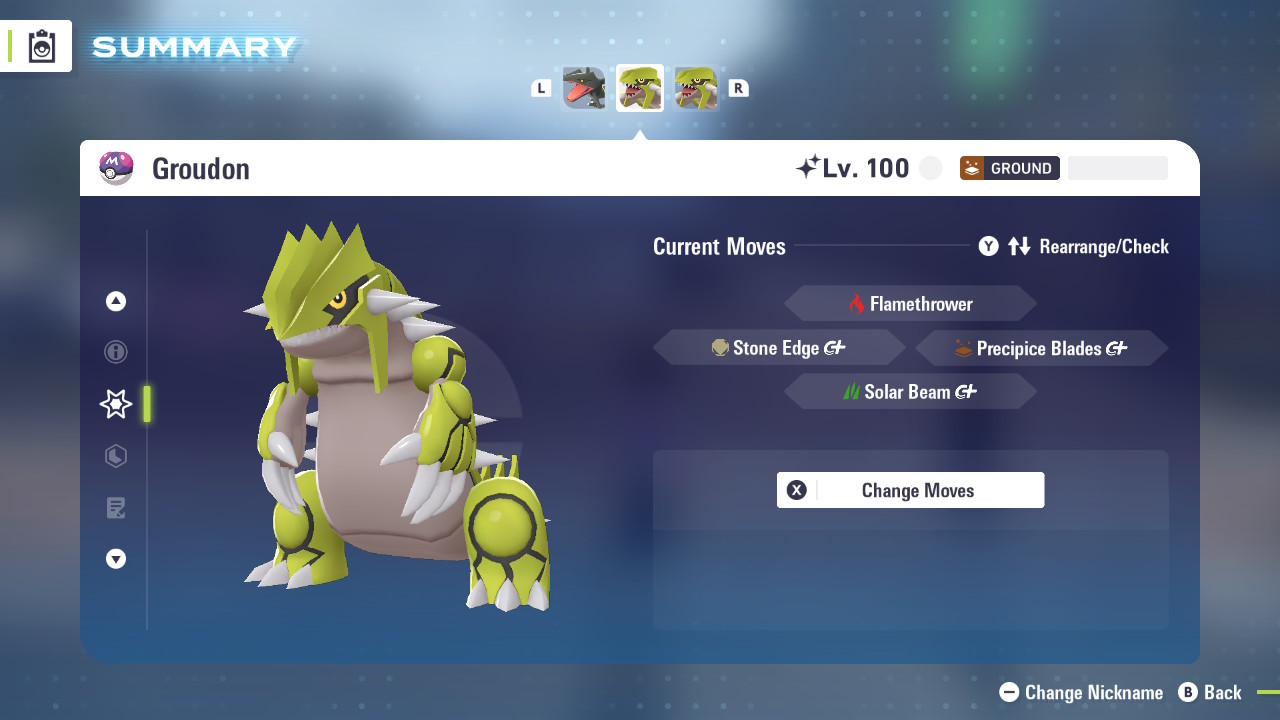Open the info tab icon in sidebar

(116, 352)
